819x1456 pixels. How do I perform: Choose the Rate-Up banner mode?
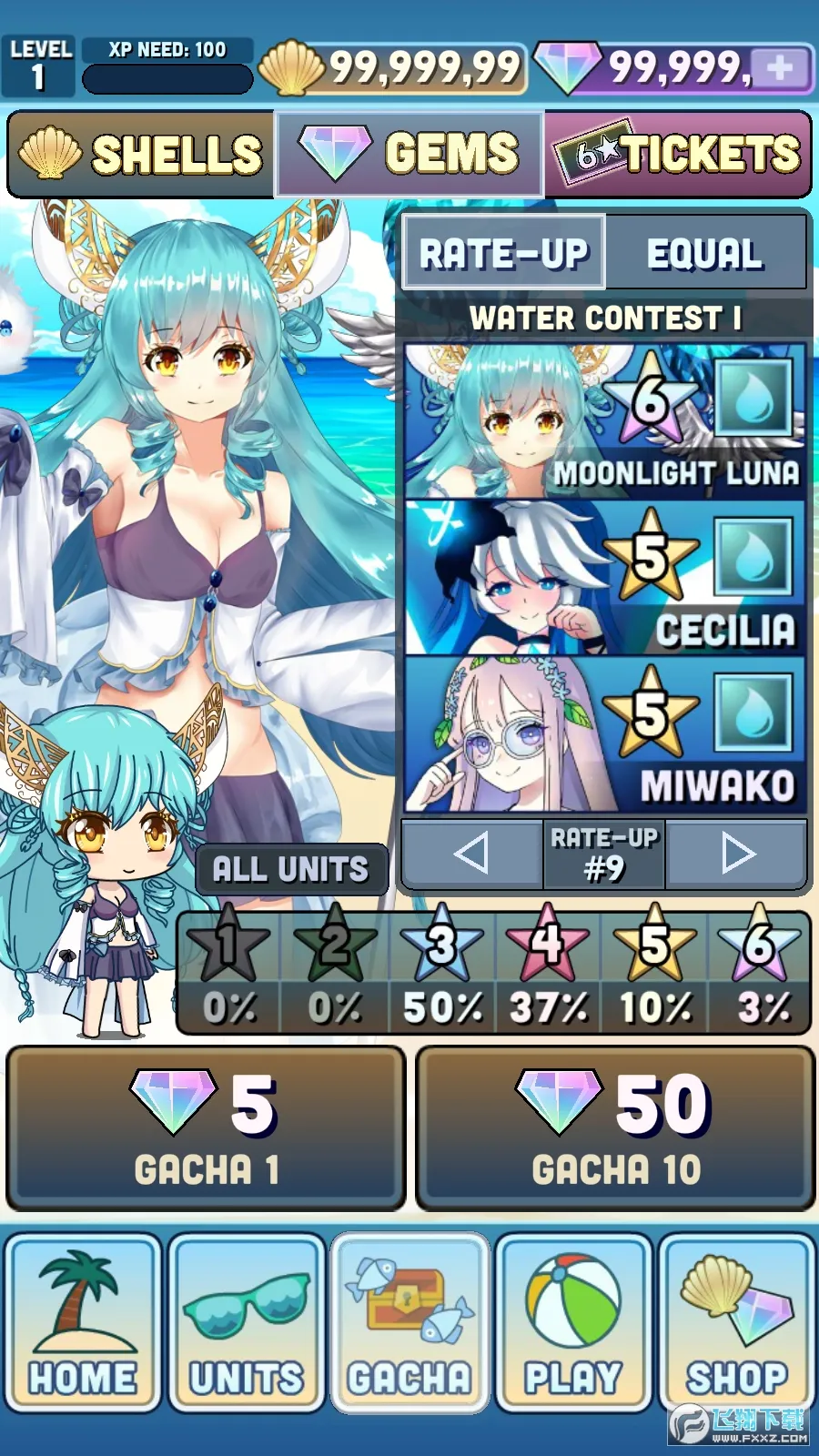(x=504, y=253)
